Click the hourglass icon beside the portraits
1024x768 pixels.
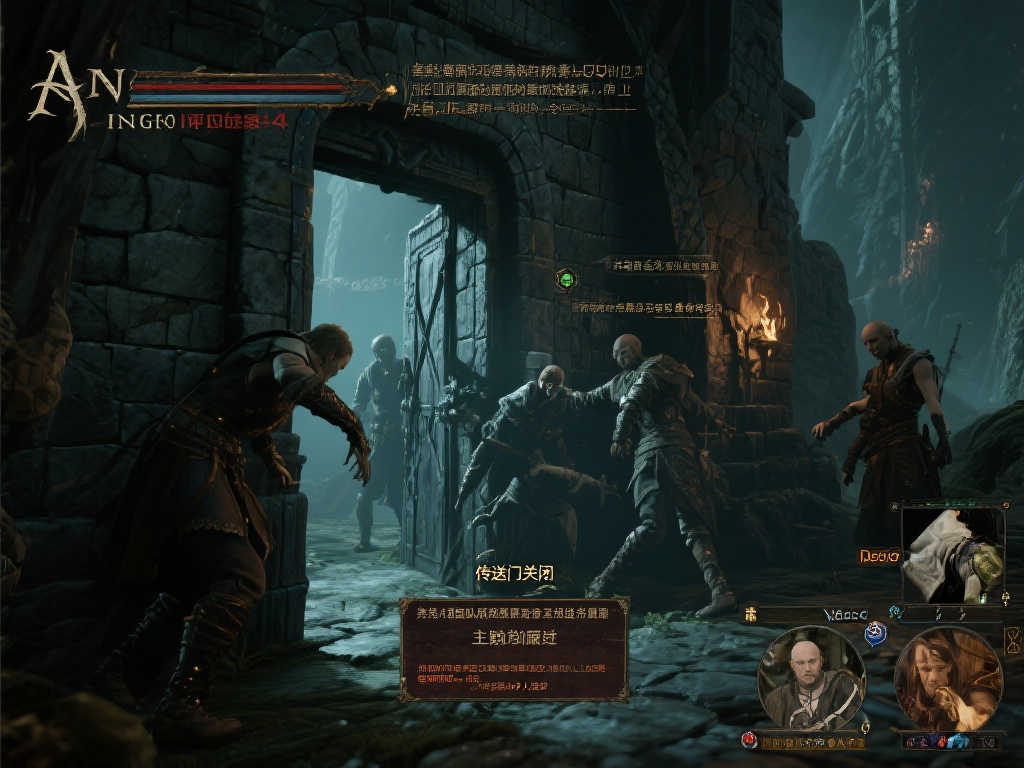[1014, 639]
